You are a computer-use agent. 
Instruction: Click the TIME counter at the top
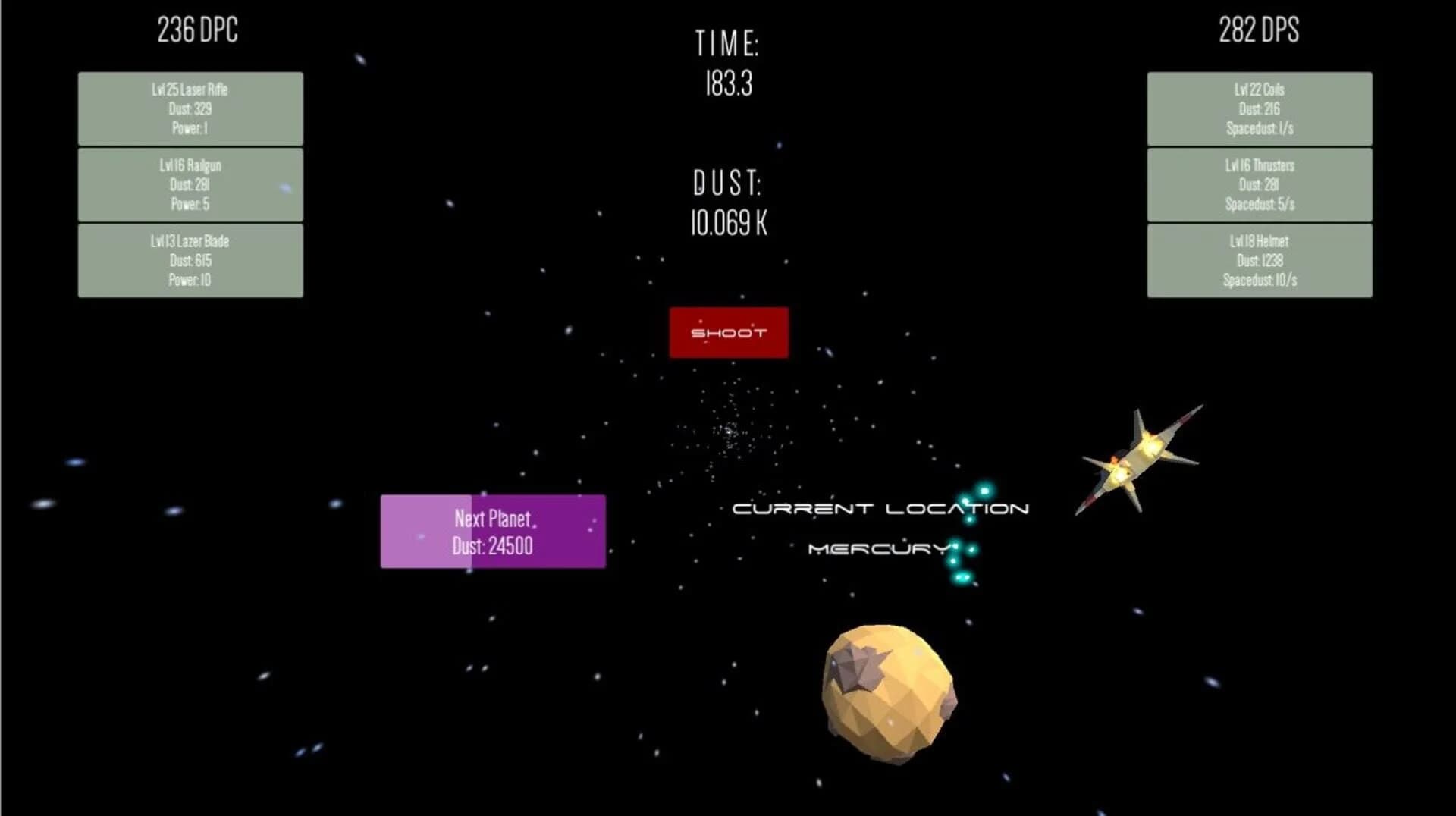coord(728,64)
